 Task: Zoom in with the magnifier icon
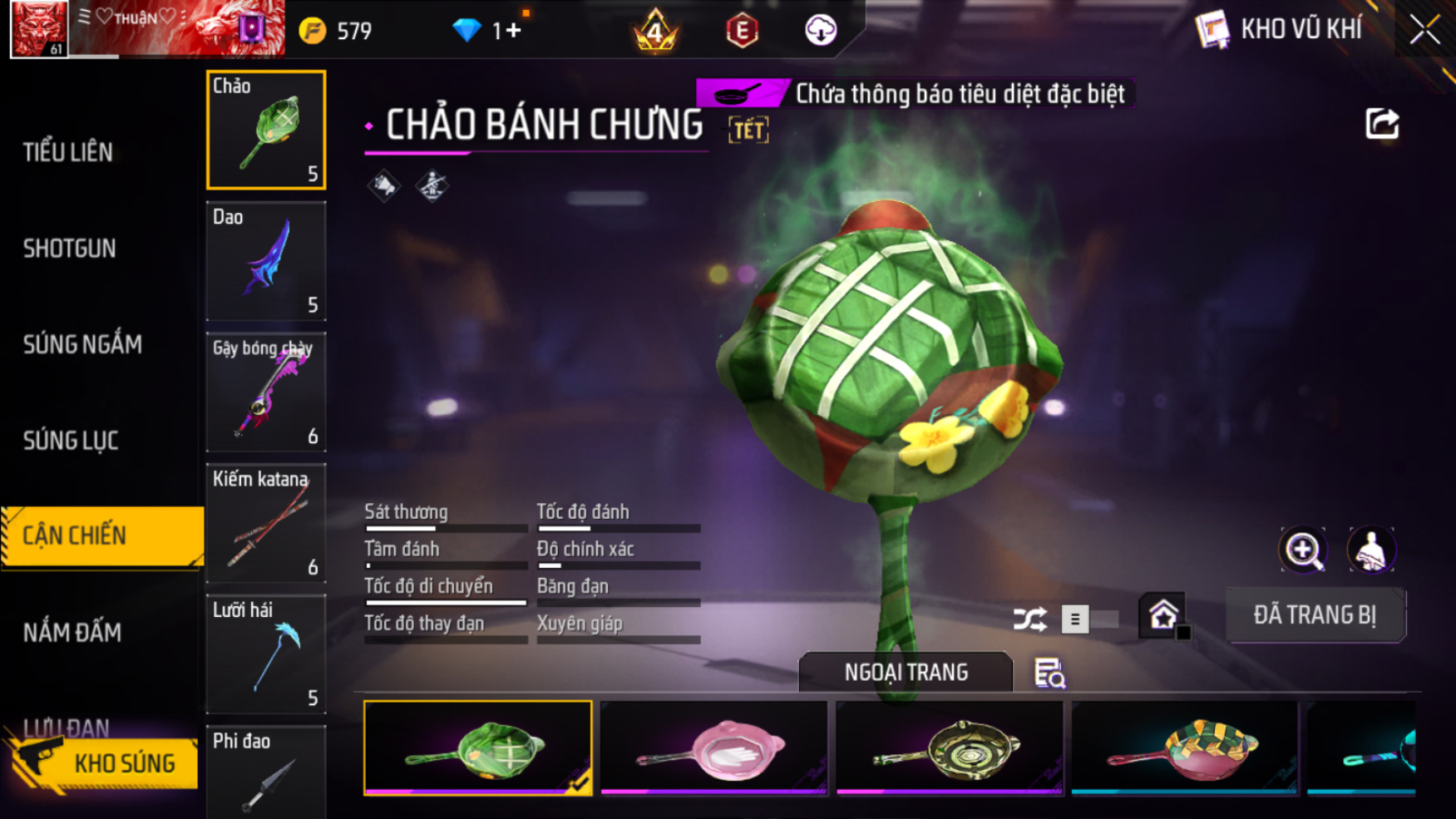(1303, 550)
